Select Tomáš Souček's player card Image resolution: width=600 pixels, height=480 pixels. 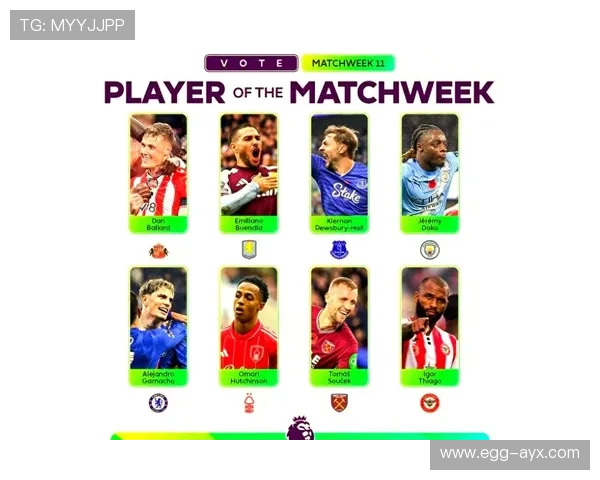tap(339, 325)
